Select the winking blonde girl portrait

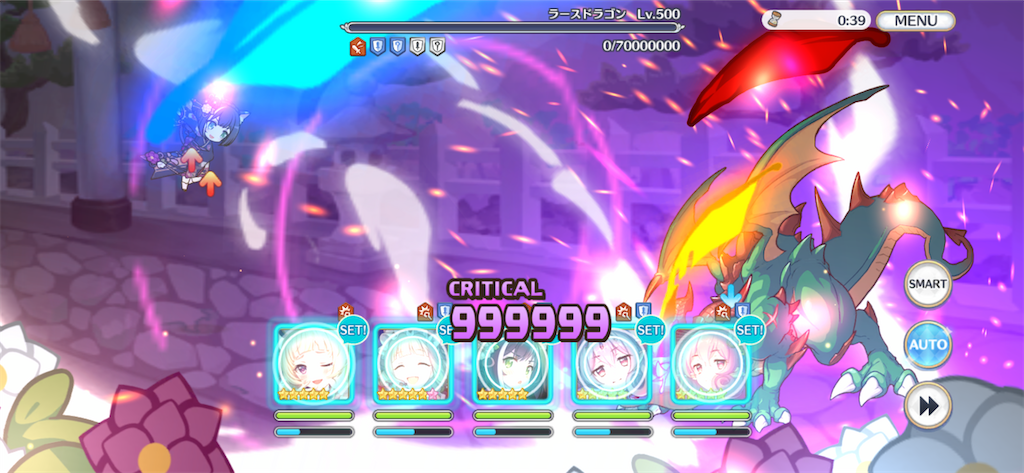(314, 365)
